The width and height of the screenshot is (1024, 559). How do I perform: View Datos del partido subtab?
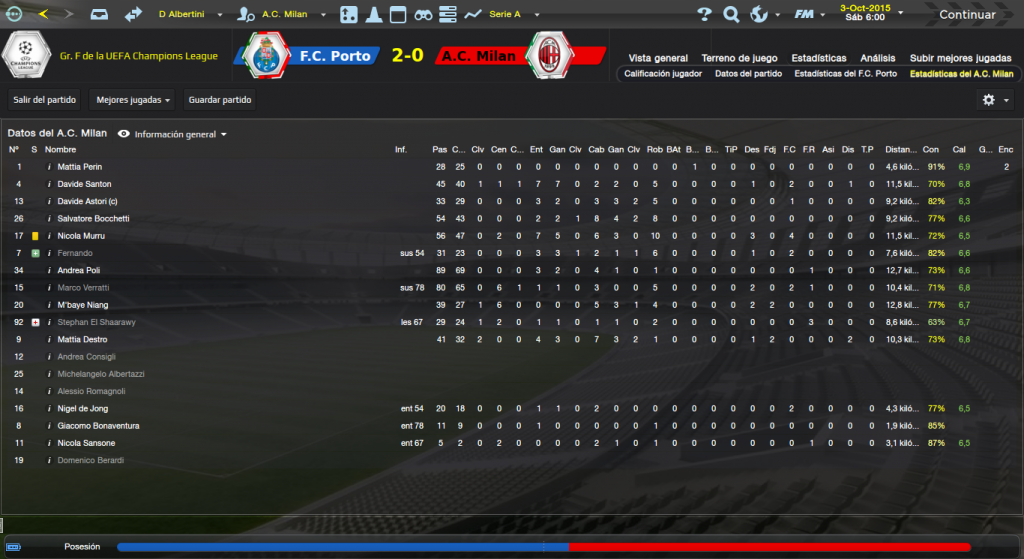pos(749,74)
